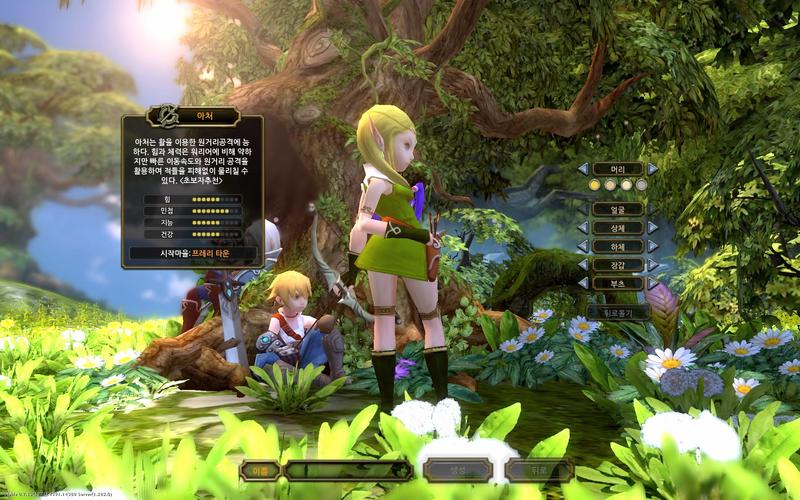Screen dimensions: 800x500
Task: Switch to previous 하체 (lower body) option
Action: [x=583, y=246]
